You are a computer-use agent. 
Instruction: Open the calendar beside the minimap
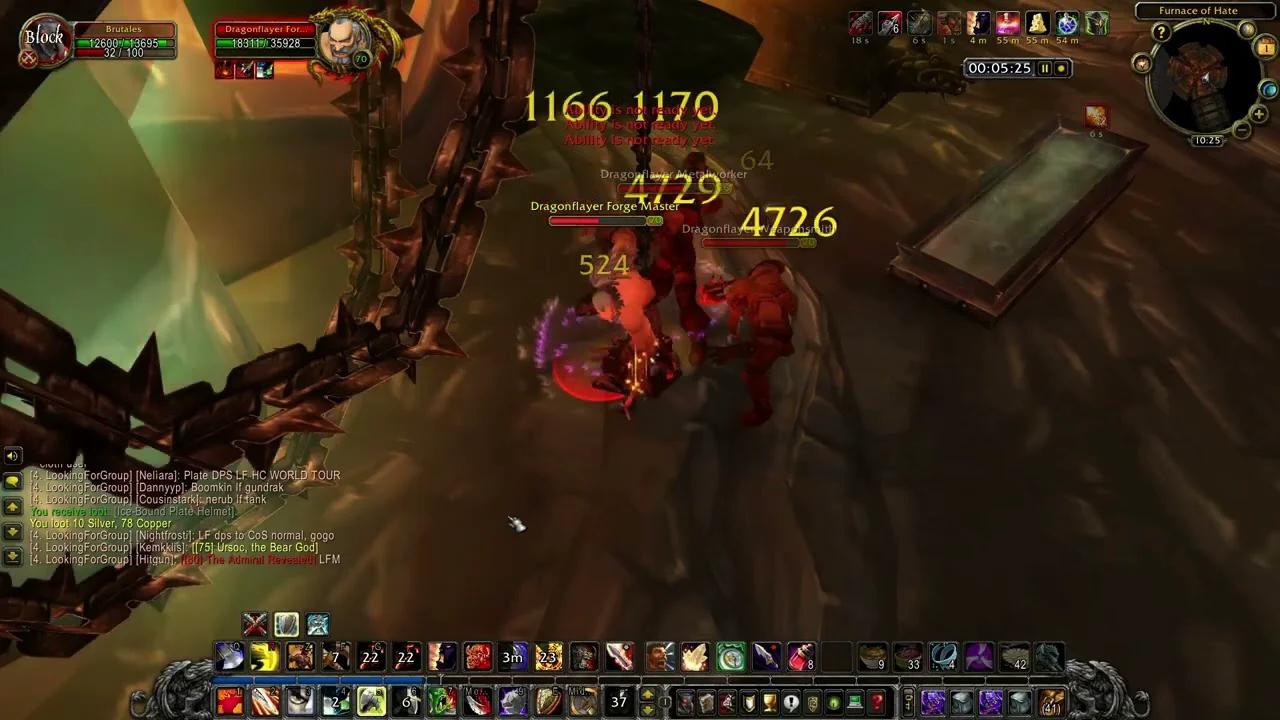[x=1264, y=46]
